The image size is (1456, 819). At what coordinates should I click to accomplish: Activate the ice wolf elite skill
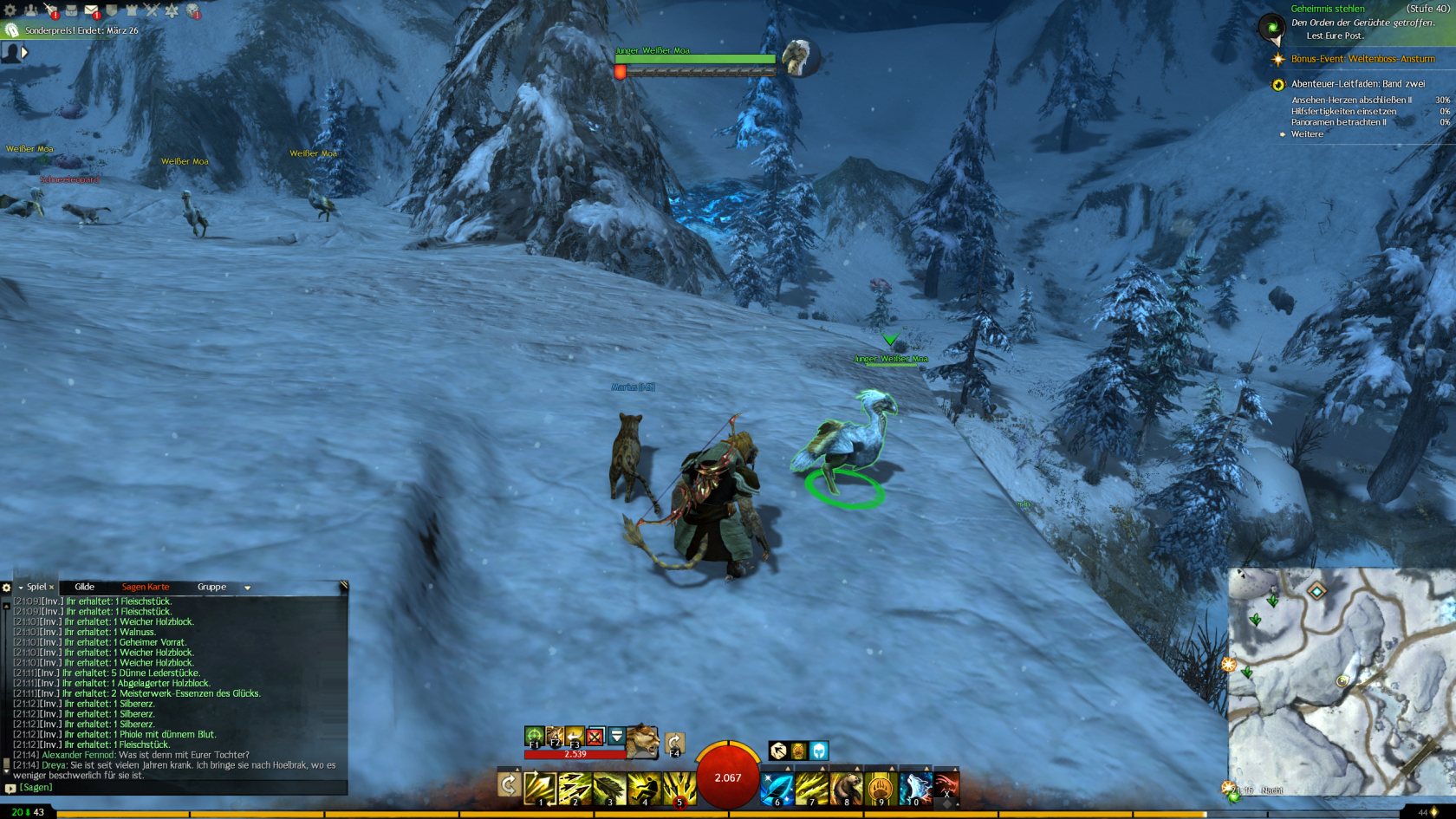(914, 789)
